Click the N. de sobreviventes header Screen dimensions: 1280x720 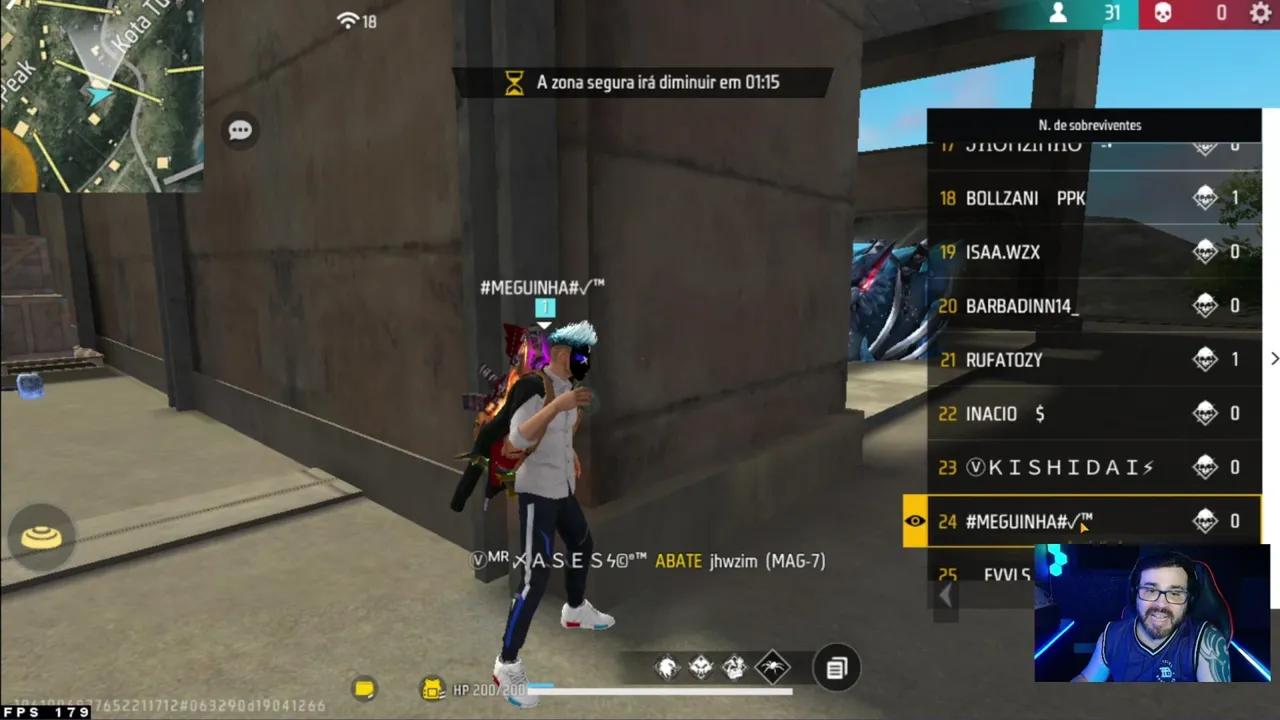[x=1092, y=125]
